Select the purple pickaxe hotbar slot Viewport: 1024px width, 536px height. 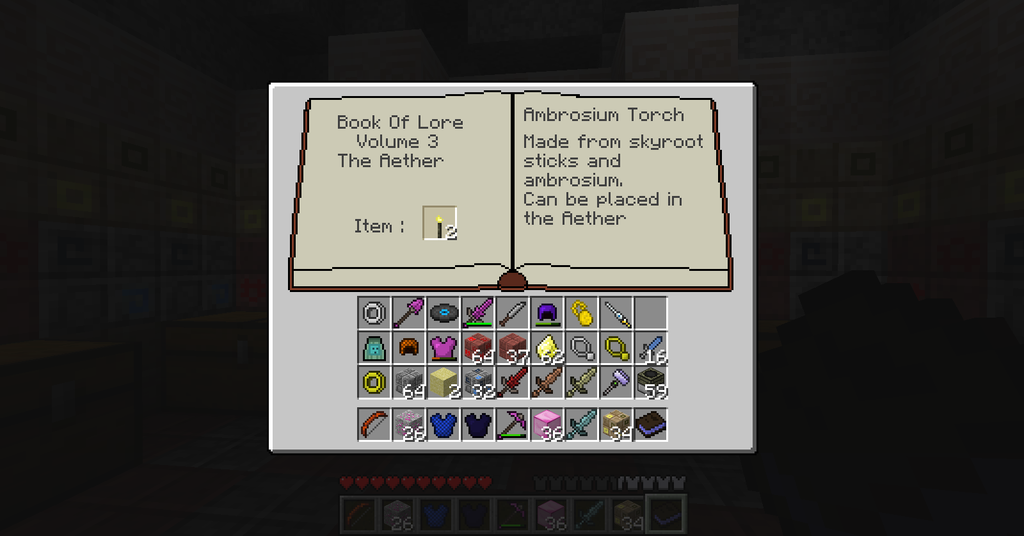512,424
